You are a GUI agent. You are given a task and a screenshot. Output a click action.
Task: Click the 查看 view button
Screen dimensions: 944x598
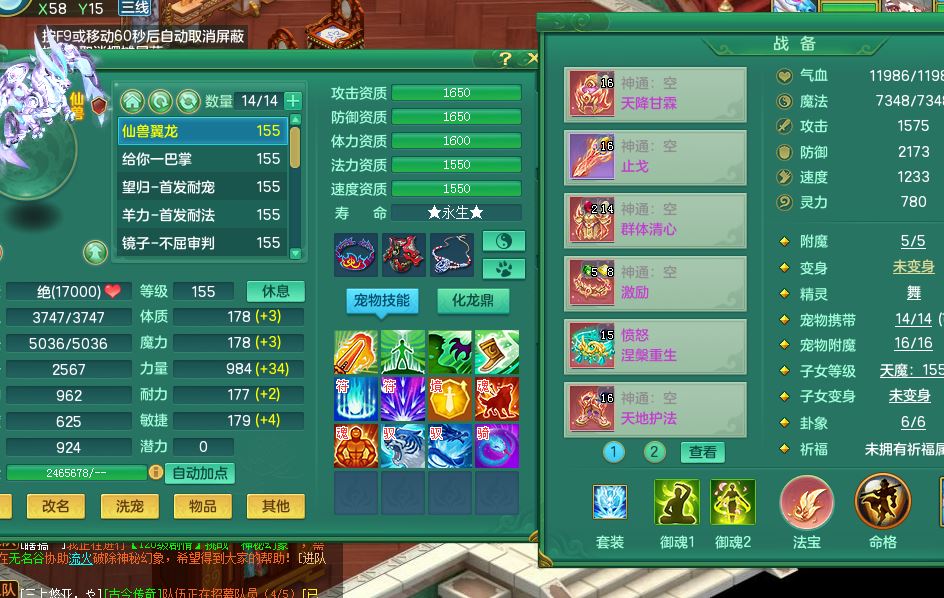703,452
